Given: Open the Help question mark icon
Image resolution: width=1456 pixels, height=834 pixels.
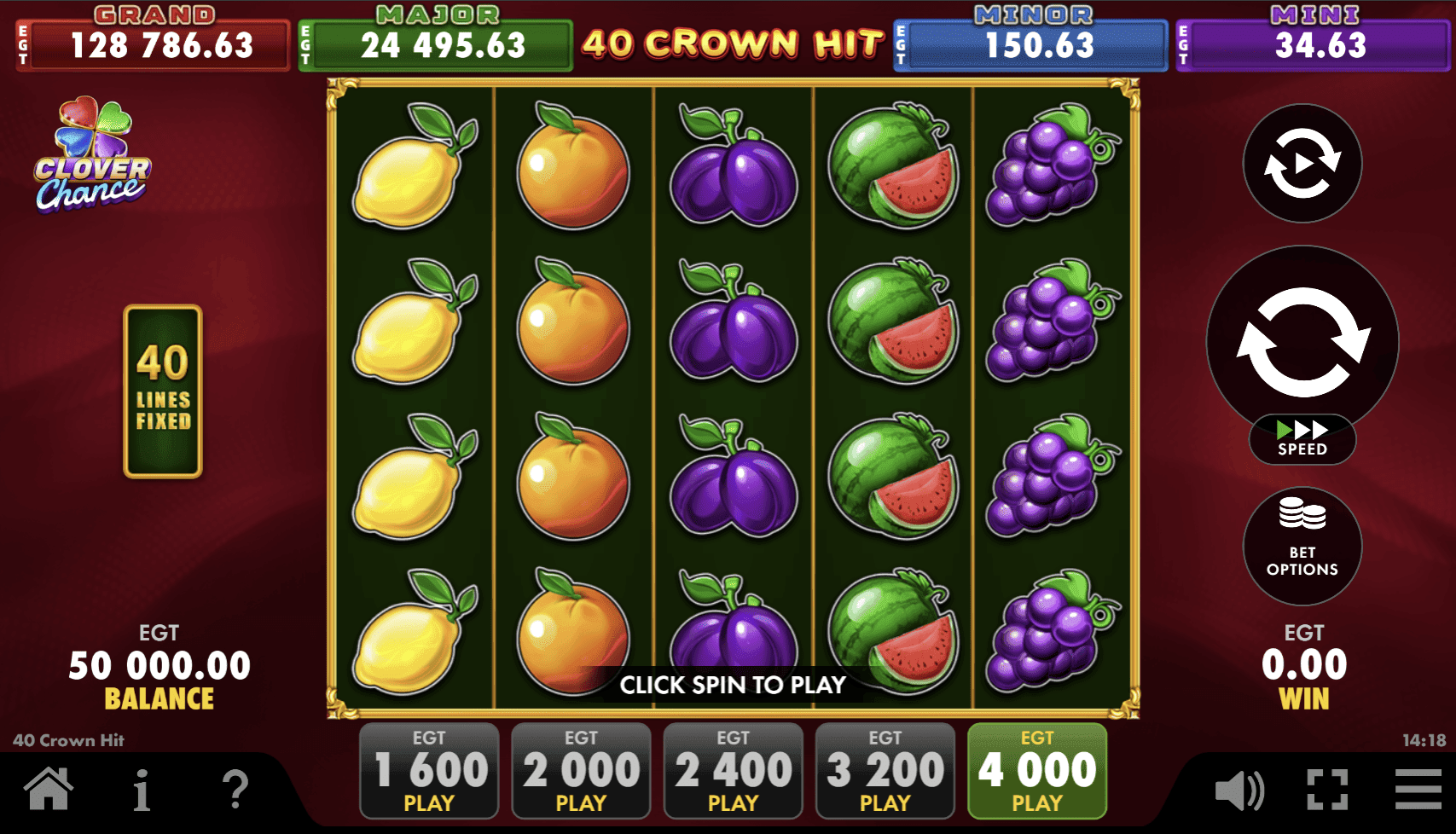Looking at the screenshot, I should coord(232,791).
